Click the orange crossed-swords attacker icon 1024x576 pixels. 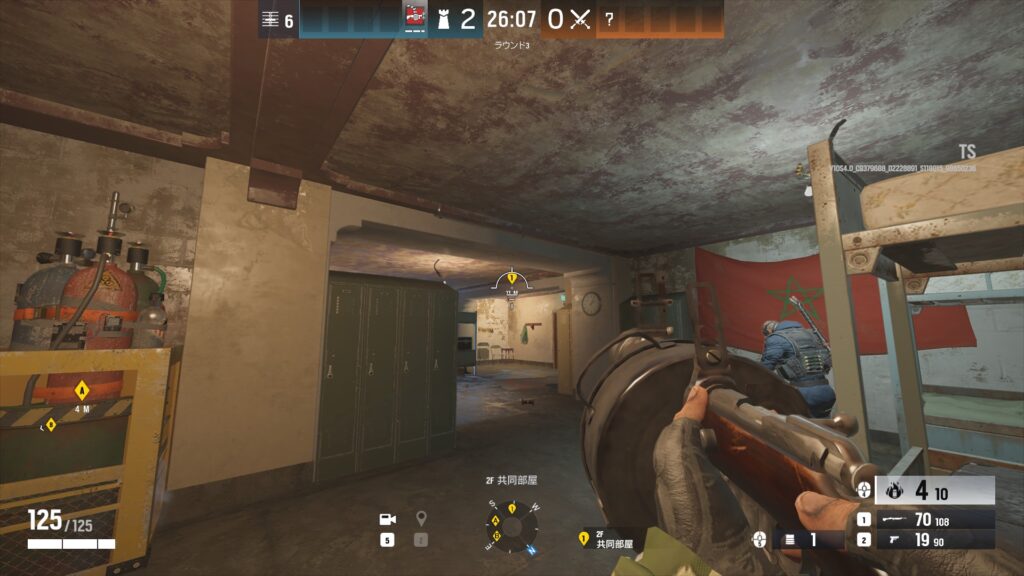(580, 19)
